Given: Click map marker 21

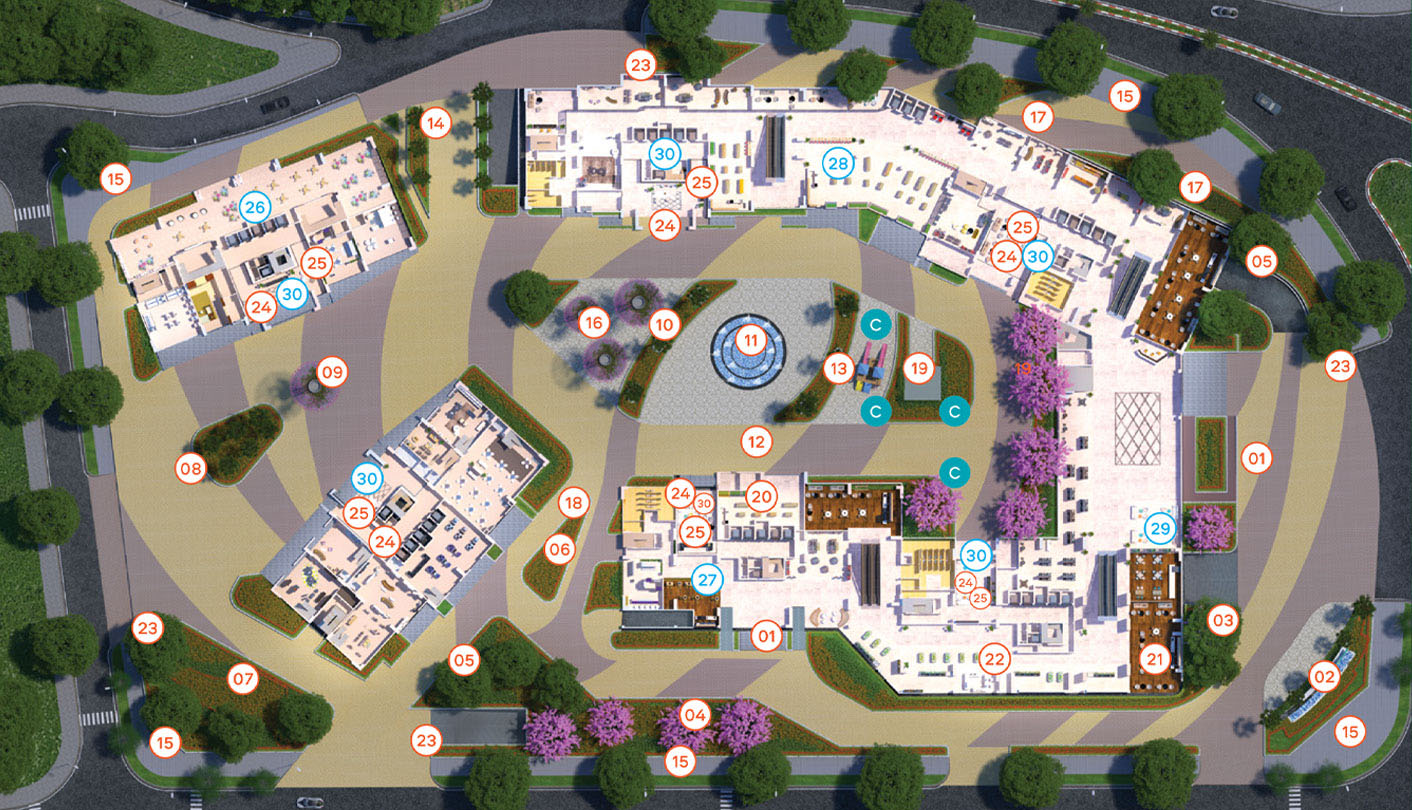Looking at the screenshot, I should (1156, 659).
